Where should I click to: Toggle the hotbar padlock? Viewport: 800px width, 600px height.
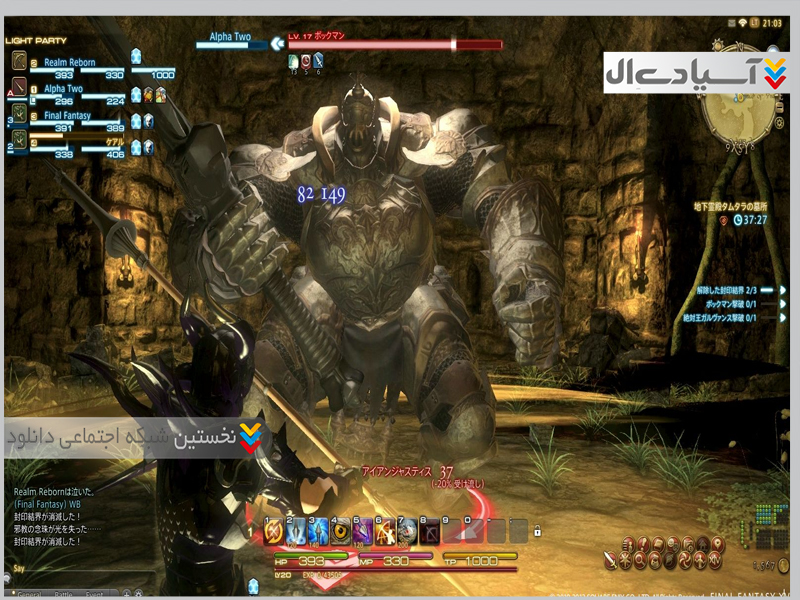537,530
